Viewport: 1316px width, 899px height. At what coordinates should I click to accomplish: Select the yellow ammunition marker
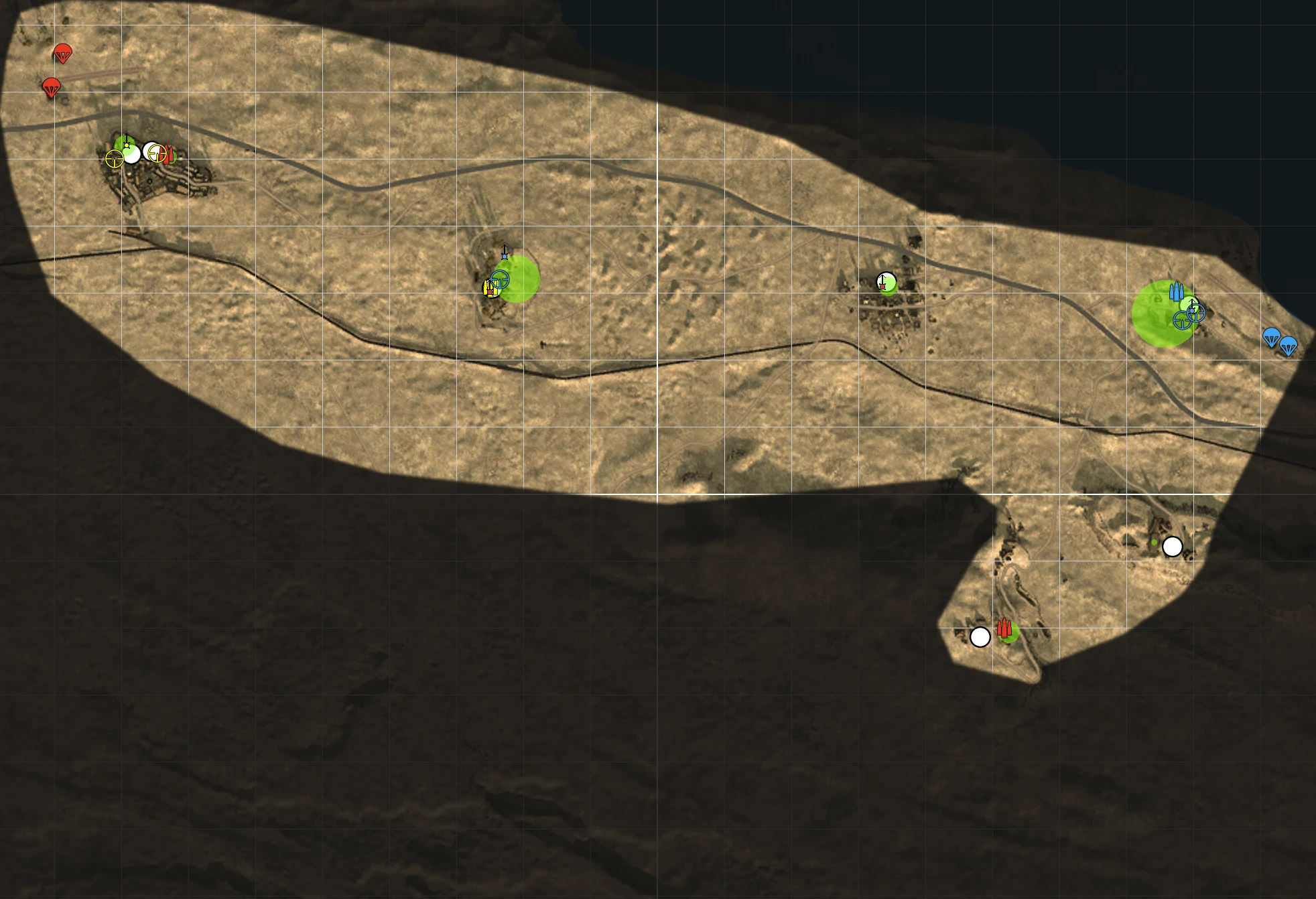488,288
